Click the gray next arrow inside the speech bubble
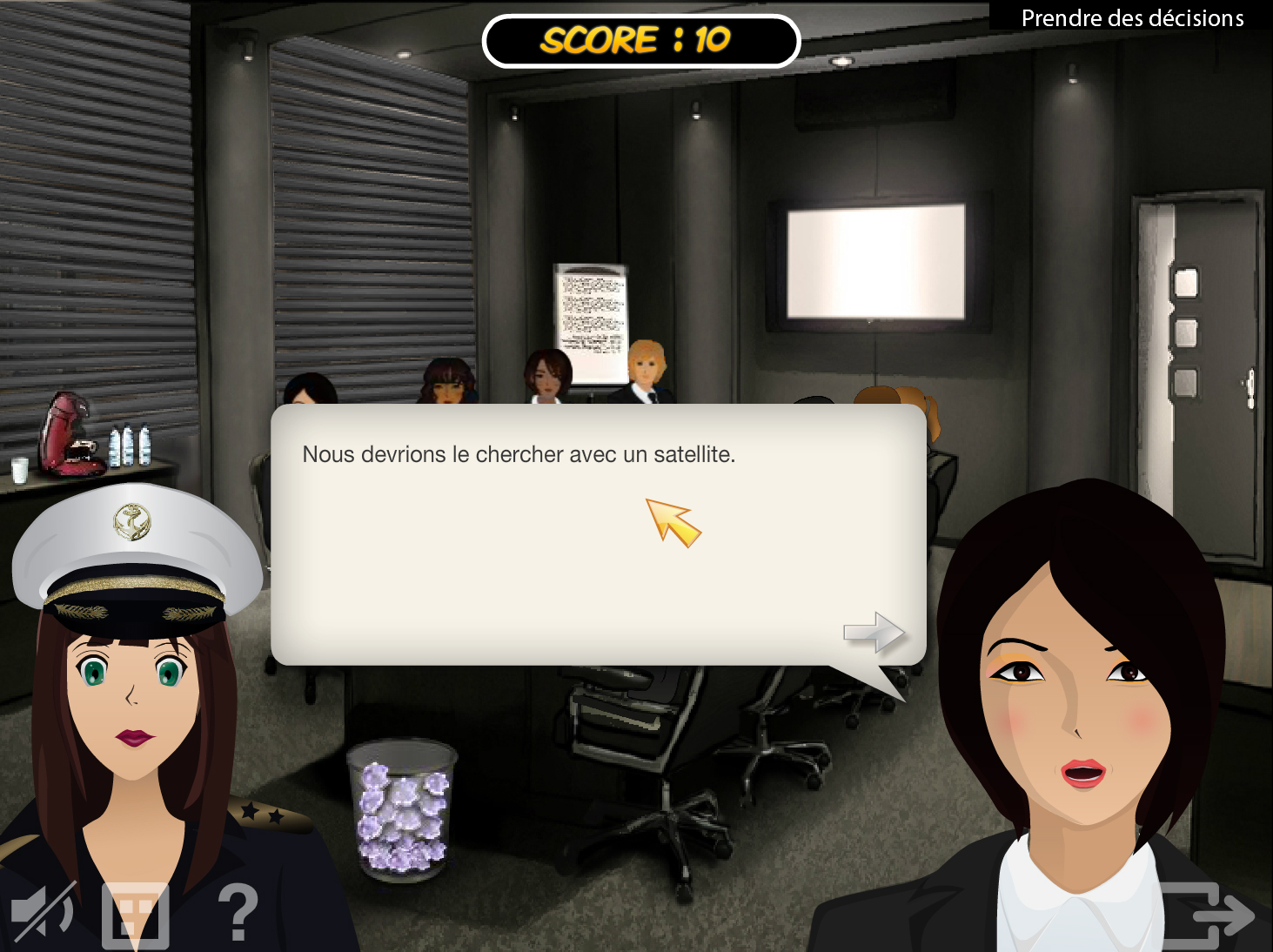The width and height of the screenshot is (1273, 952). [x=872, y=634]
